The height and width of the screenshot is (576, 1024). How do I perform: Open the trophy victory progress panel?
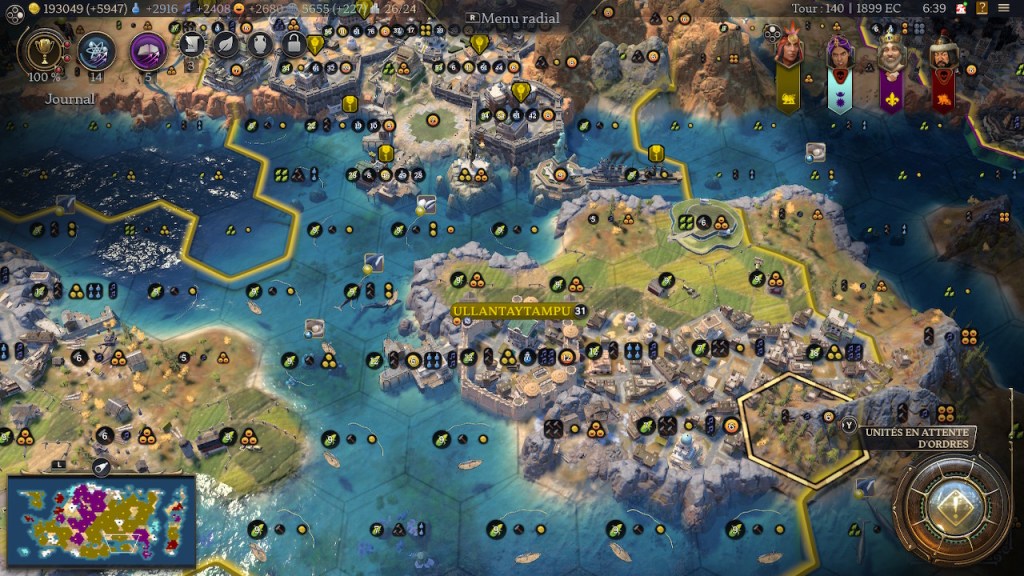point(42,51)
